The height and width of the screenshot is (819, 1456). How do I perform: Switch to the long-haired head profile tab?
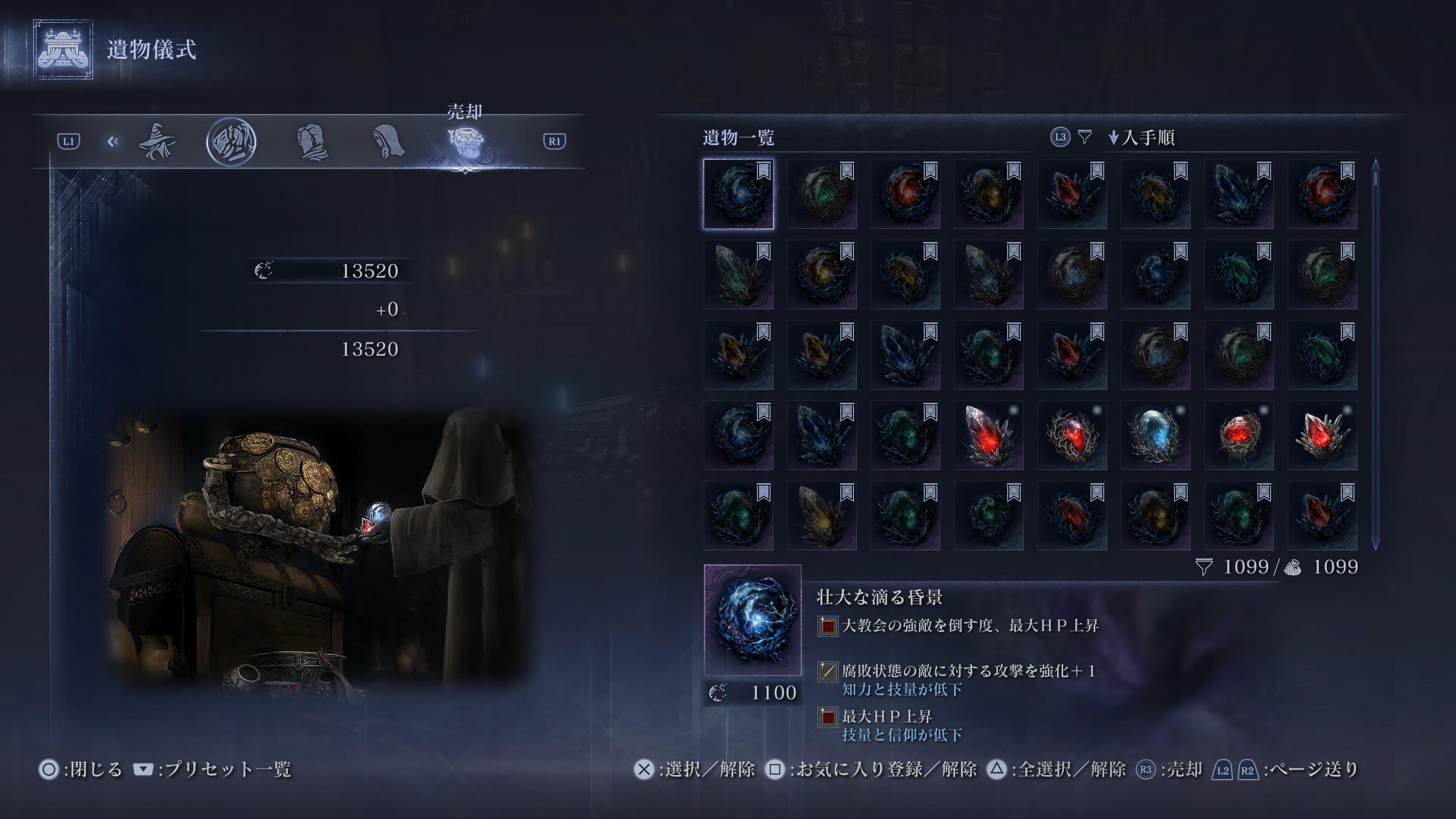point(311,141)
